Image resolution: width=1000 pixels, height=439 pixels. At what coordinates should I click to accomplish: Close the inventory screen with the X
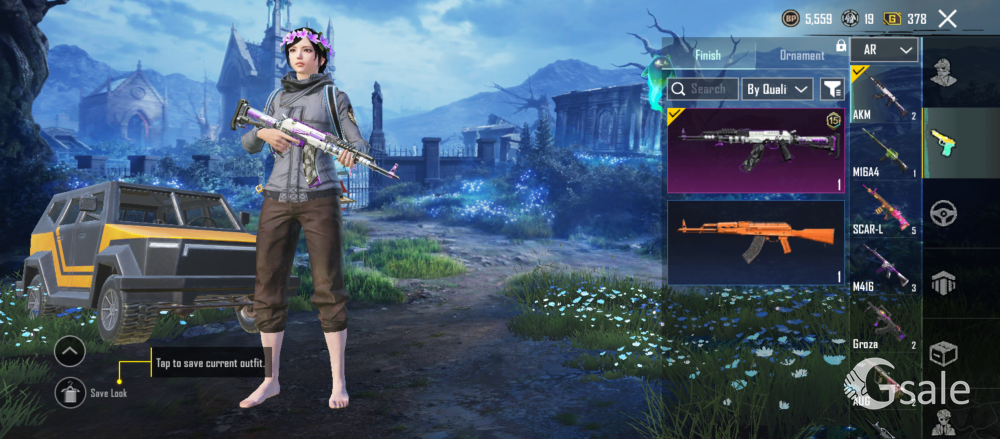coord(948,18)
